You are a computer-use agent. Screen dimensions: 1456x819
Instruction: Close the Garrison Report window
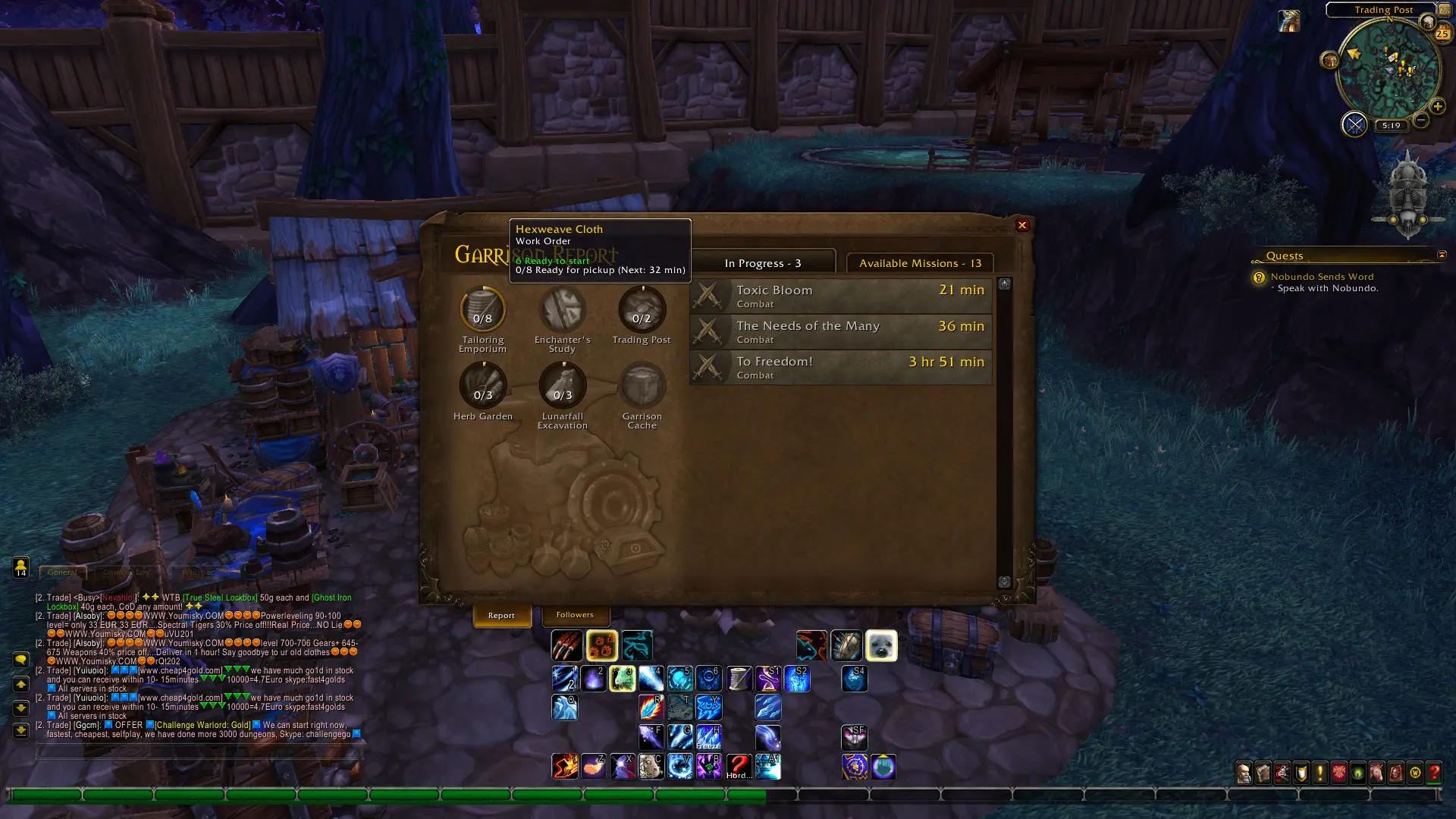click(x=1021, y=225)
